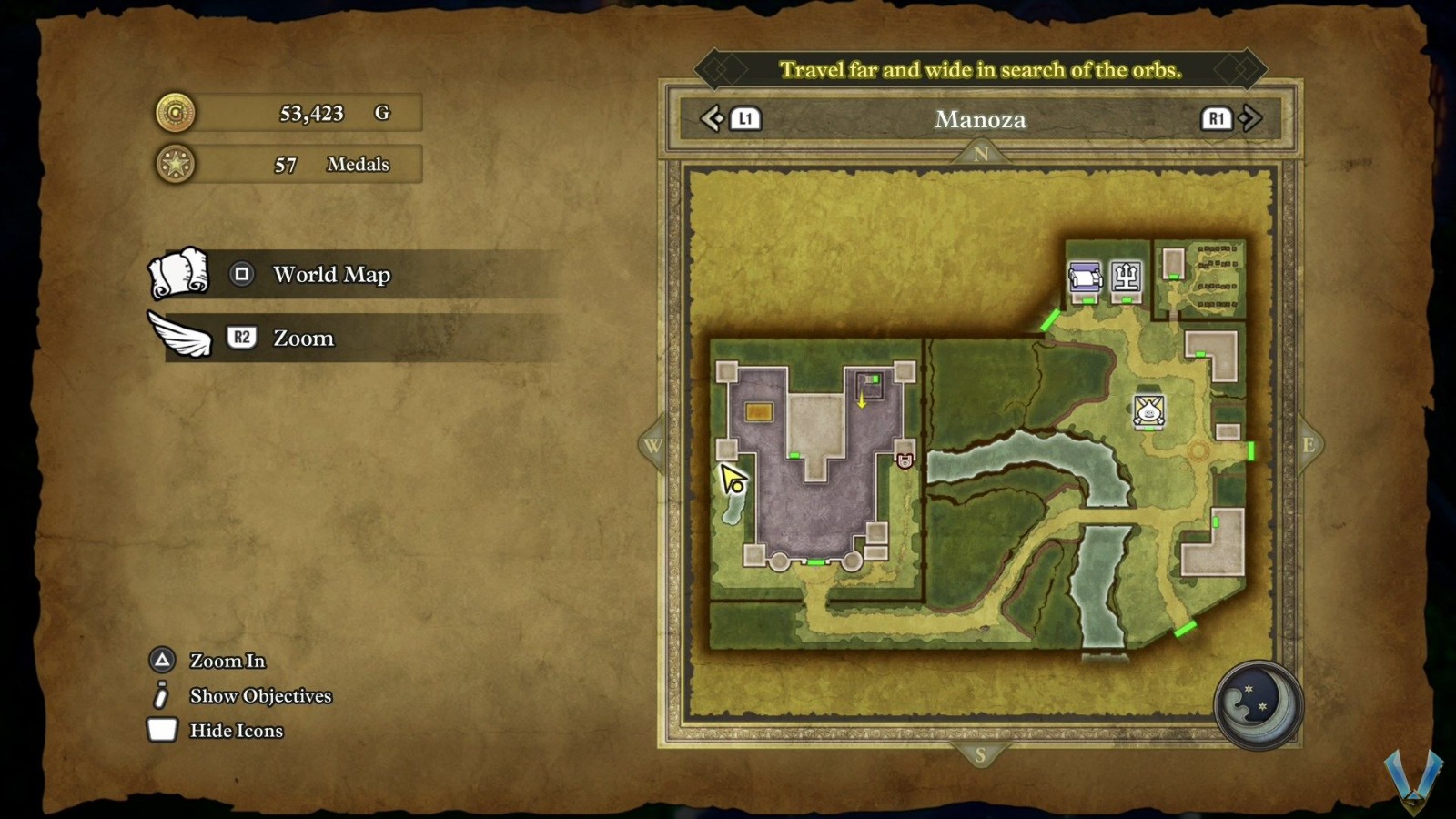
Task: Click the red shield marker beside the castle
Action: tap(905, 460)
